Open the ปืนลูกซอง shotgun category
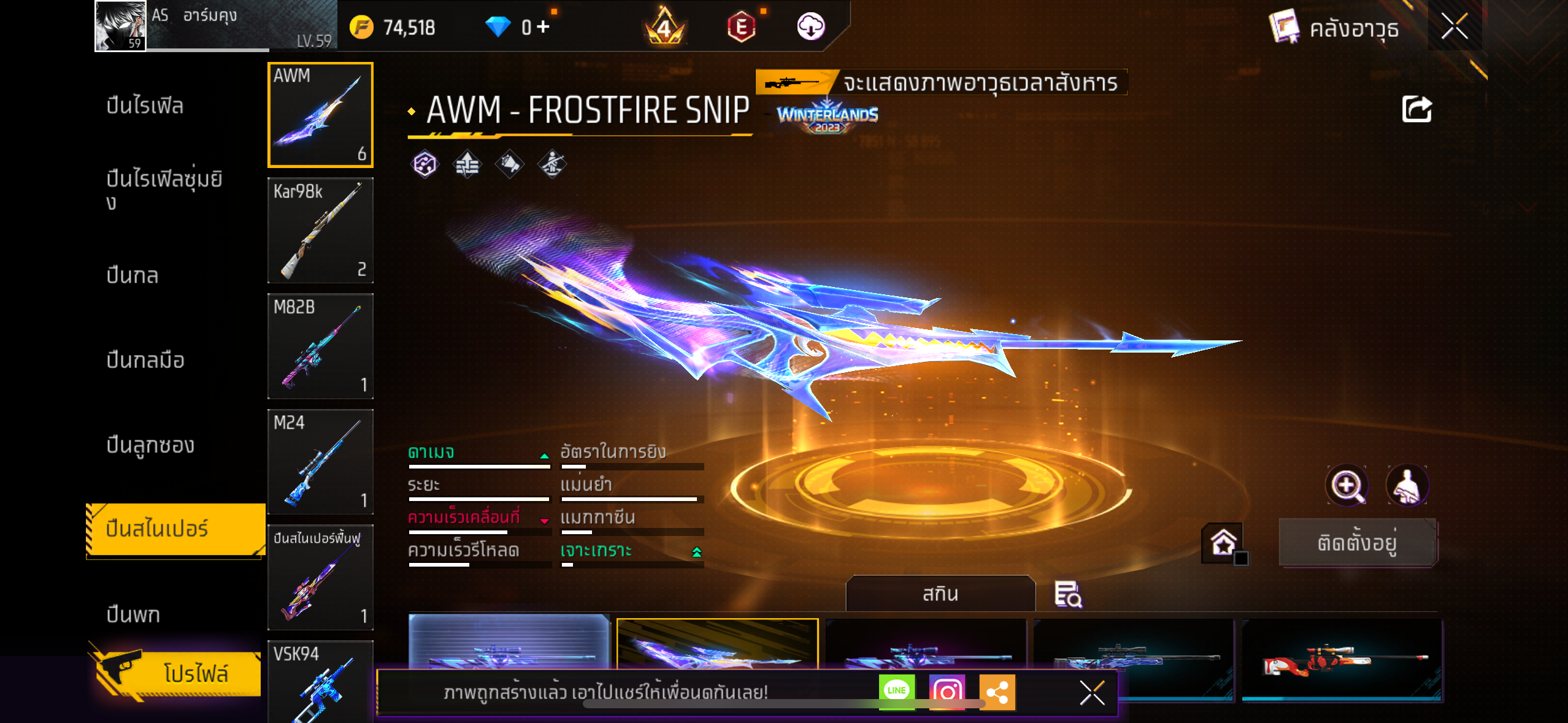Viewport: 1568px width, 723px height. (150, 445)
